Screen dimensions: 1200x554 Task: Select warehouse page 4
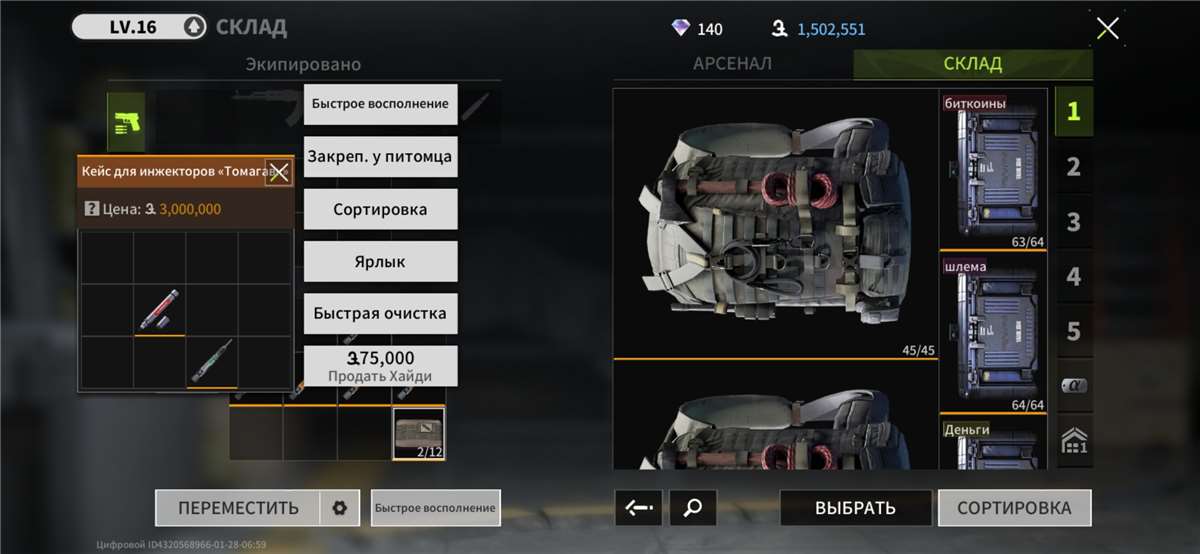tap(1073, 276)
